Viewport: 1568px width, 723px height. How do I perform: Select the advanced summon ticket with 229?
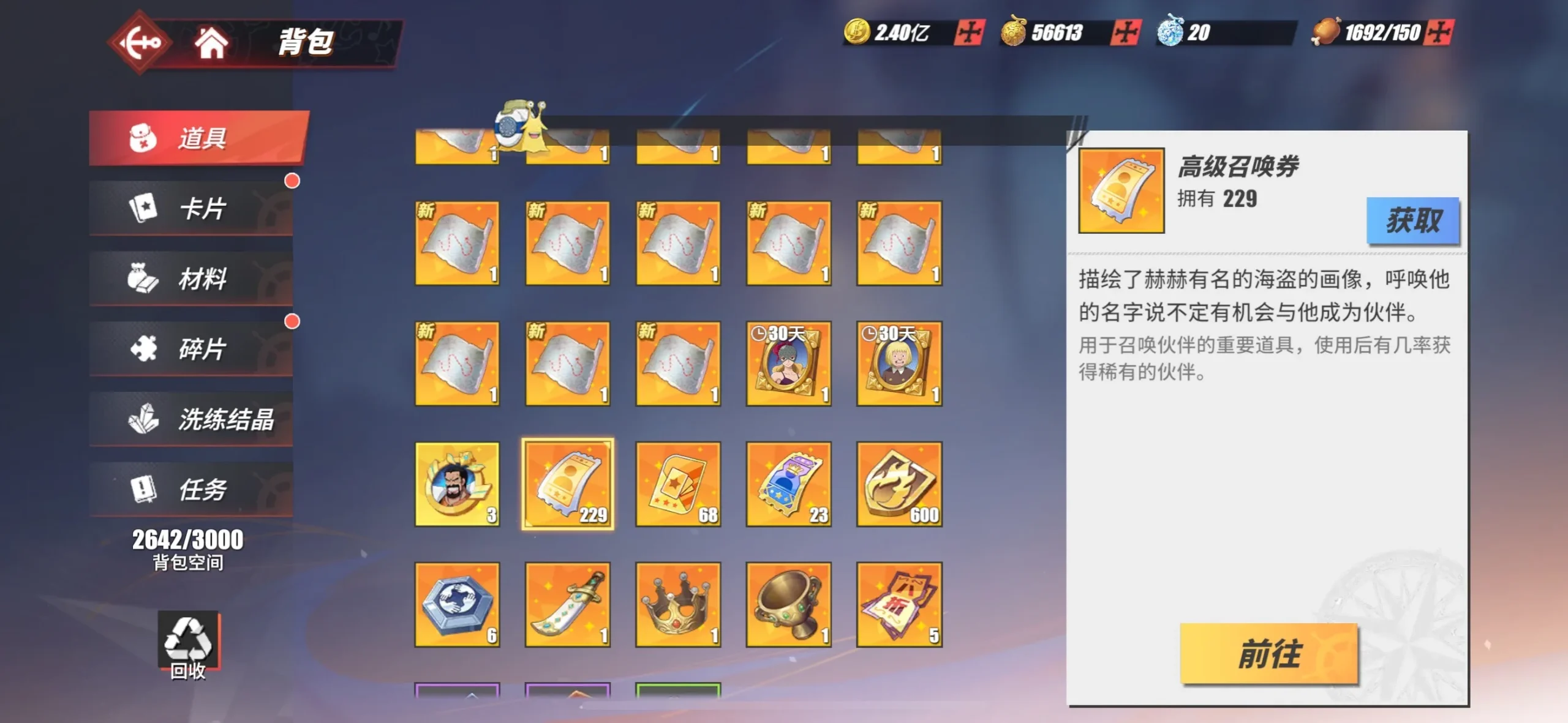click(x=567, y=484)
